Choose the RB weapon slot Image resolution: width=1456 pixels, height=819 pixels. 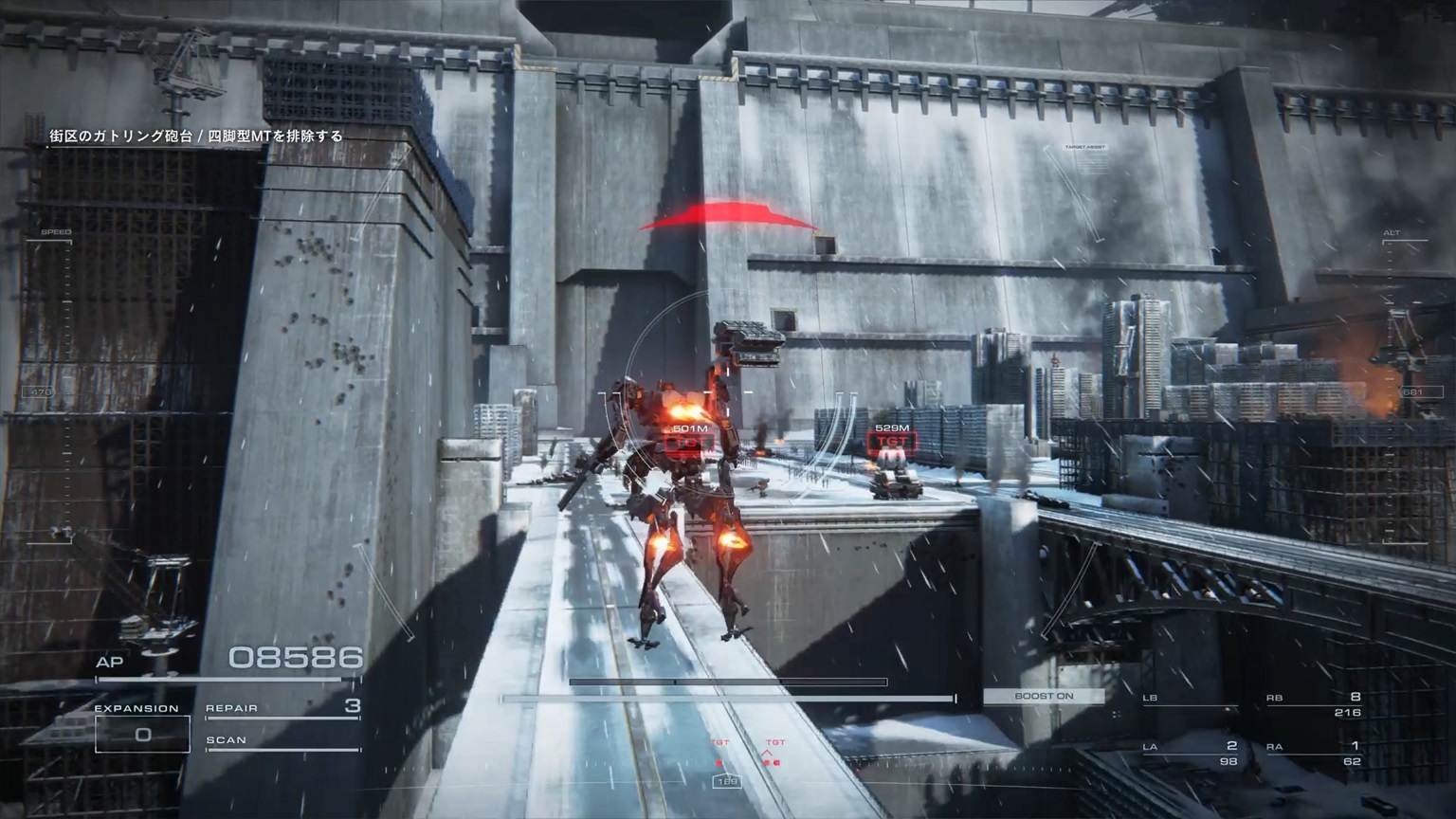pos(1313,703)
